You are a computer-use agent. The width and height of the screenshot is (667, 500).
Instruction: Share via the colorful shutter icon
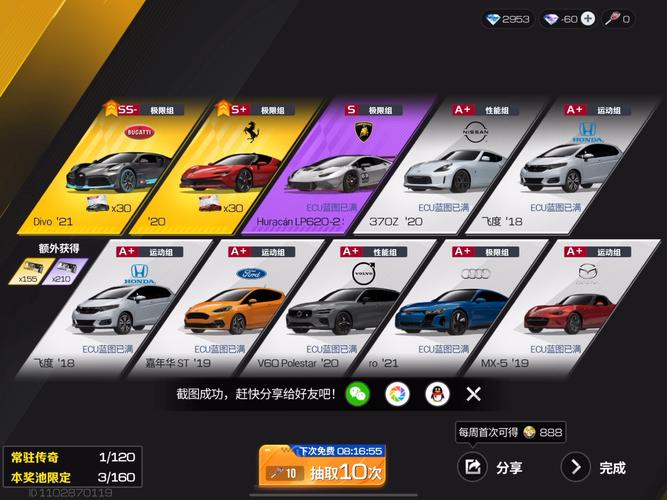pos(397,394)
